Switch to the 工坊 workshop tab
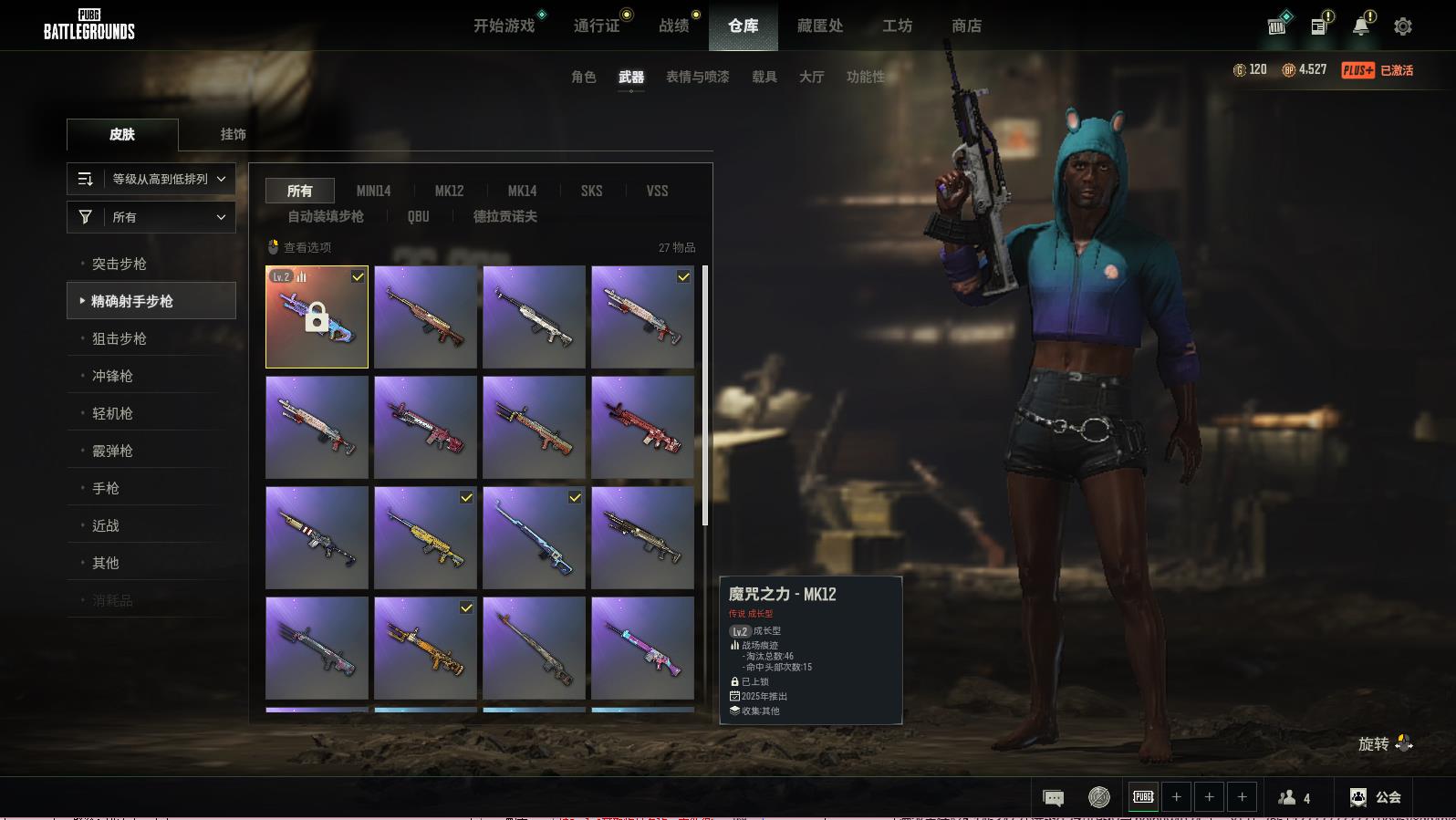This screenshot has width=1456, height=820. point(897,26)
